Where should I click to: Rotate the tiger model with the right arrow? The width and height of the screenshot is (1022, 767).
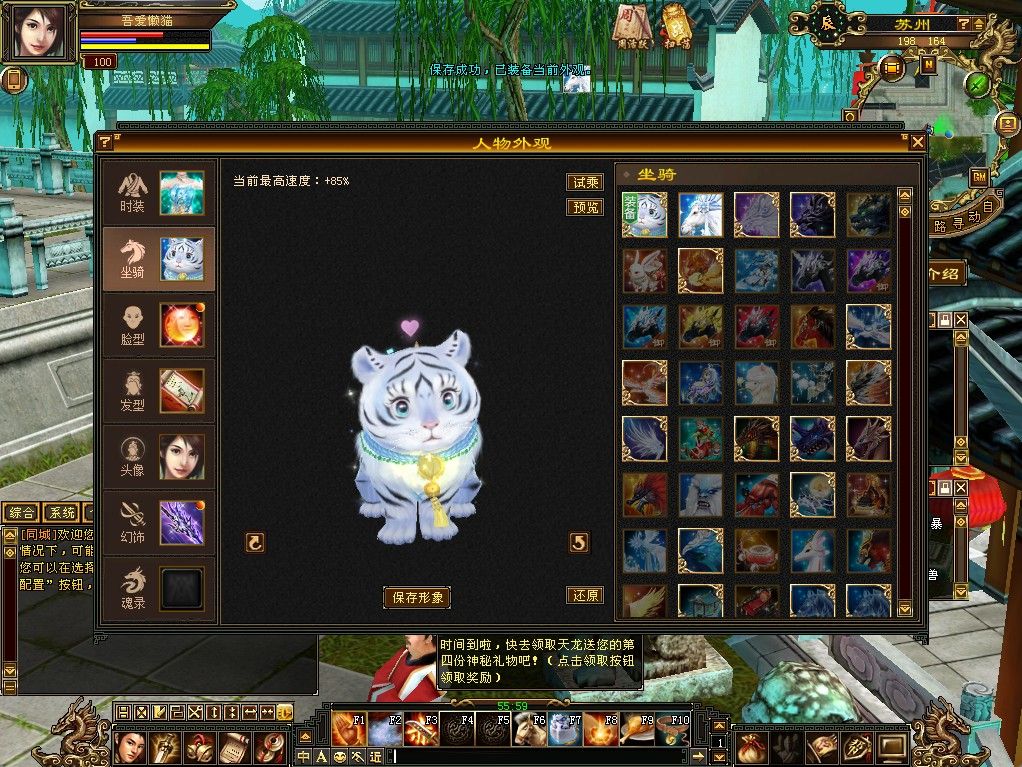point(579,542)
